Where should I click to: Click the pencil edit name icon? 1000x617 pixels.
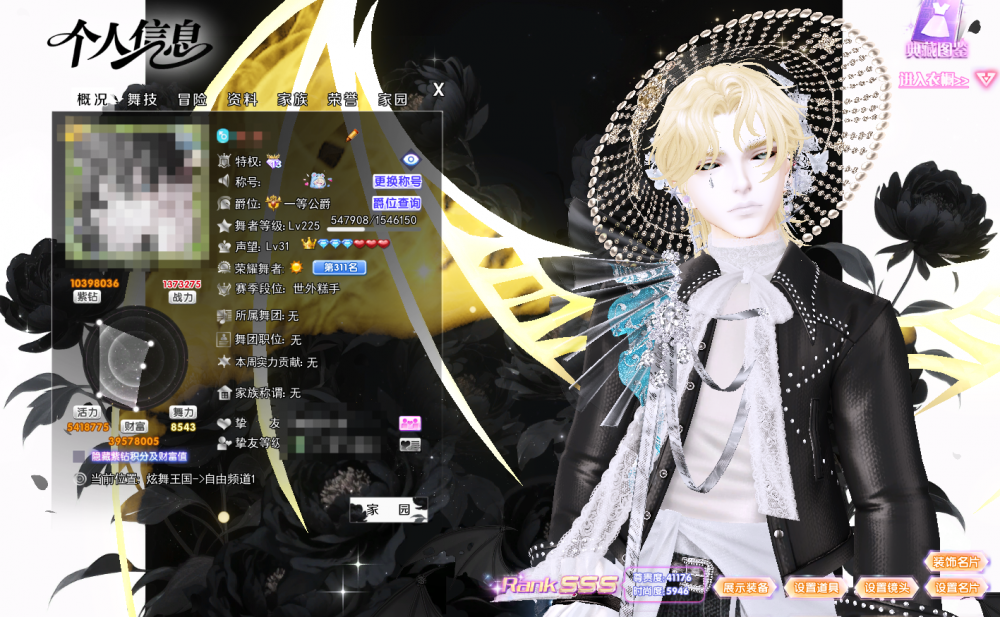tap(351, 134)
